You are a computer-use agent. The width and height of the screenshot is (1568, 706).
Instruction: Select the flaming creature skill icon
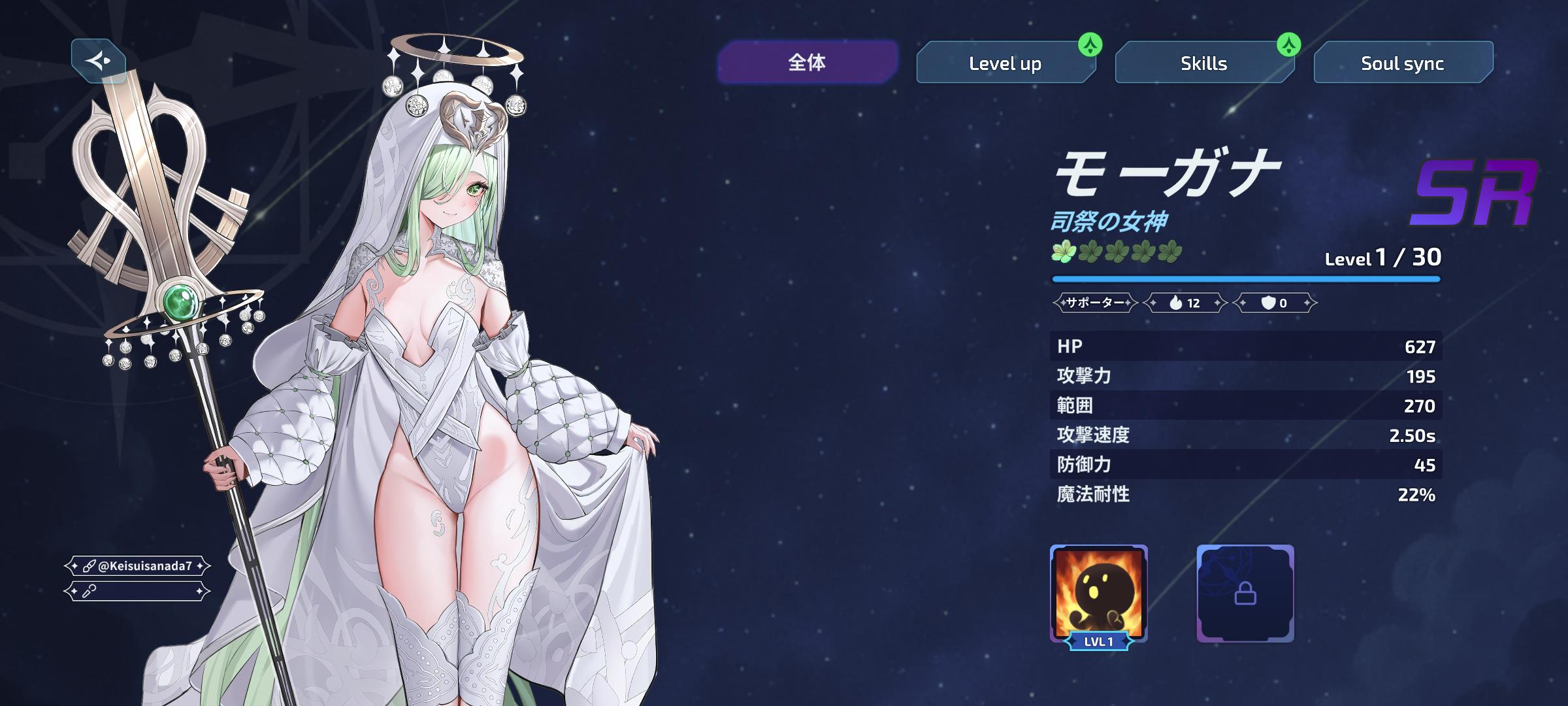(1098, 593)
